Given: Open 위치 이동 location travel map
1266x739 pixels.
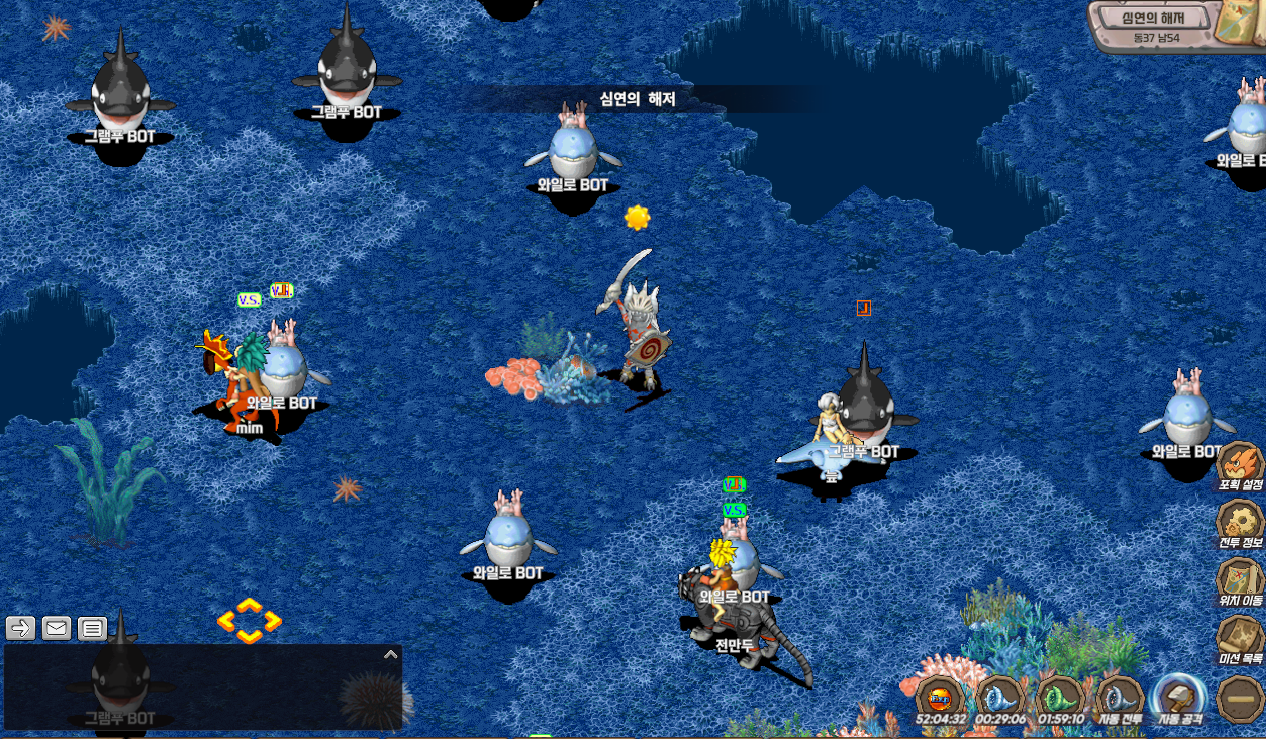Looking at the screenshot, I should click(x=1240, y=581).
